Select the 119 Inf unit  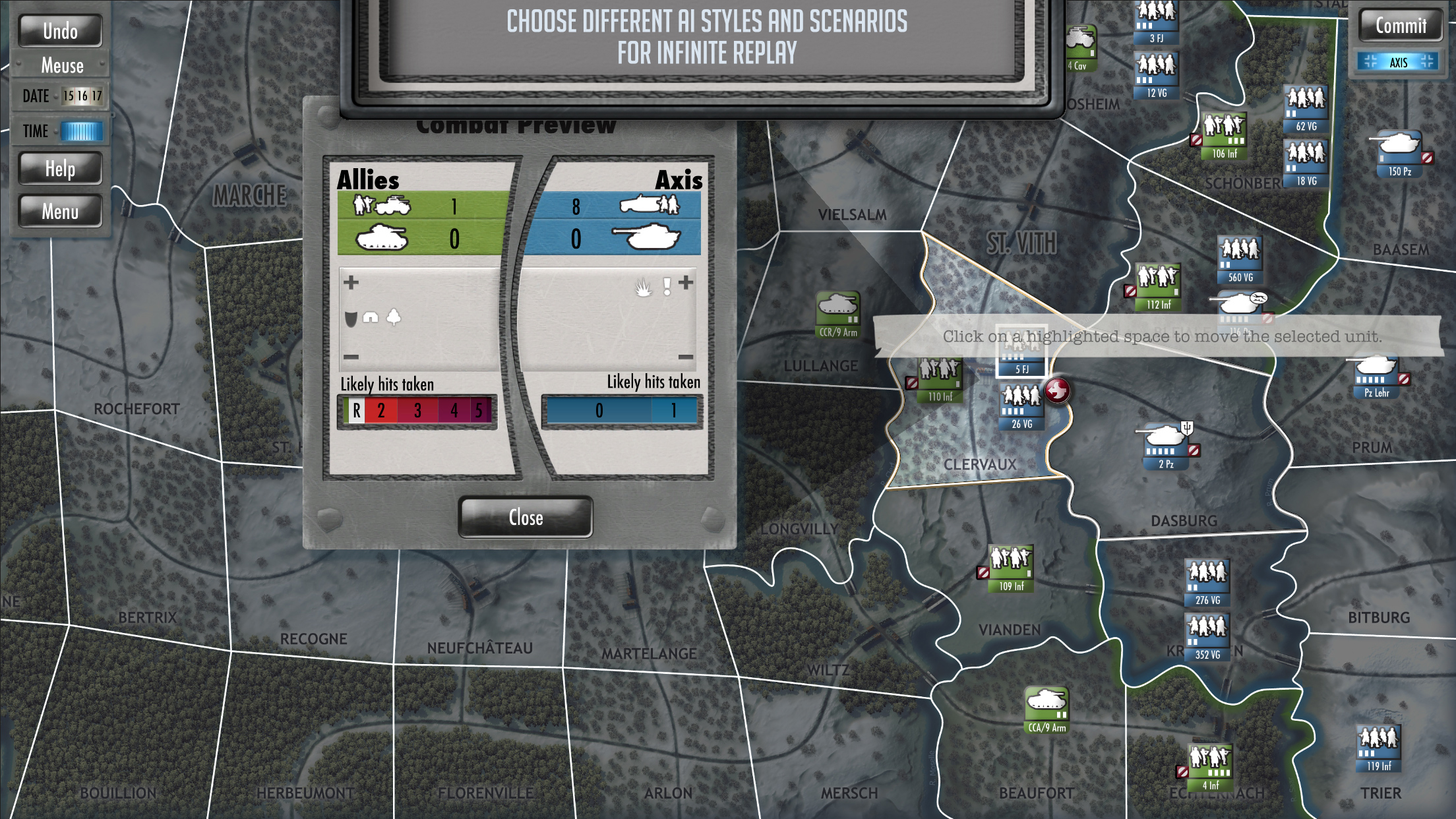coord(1378,746)
